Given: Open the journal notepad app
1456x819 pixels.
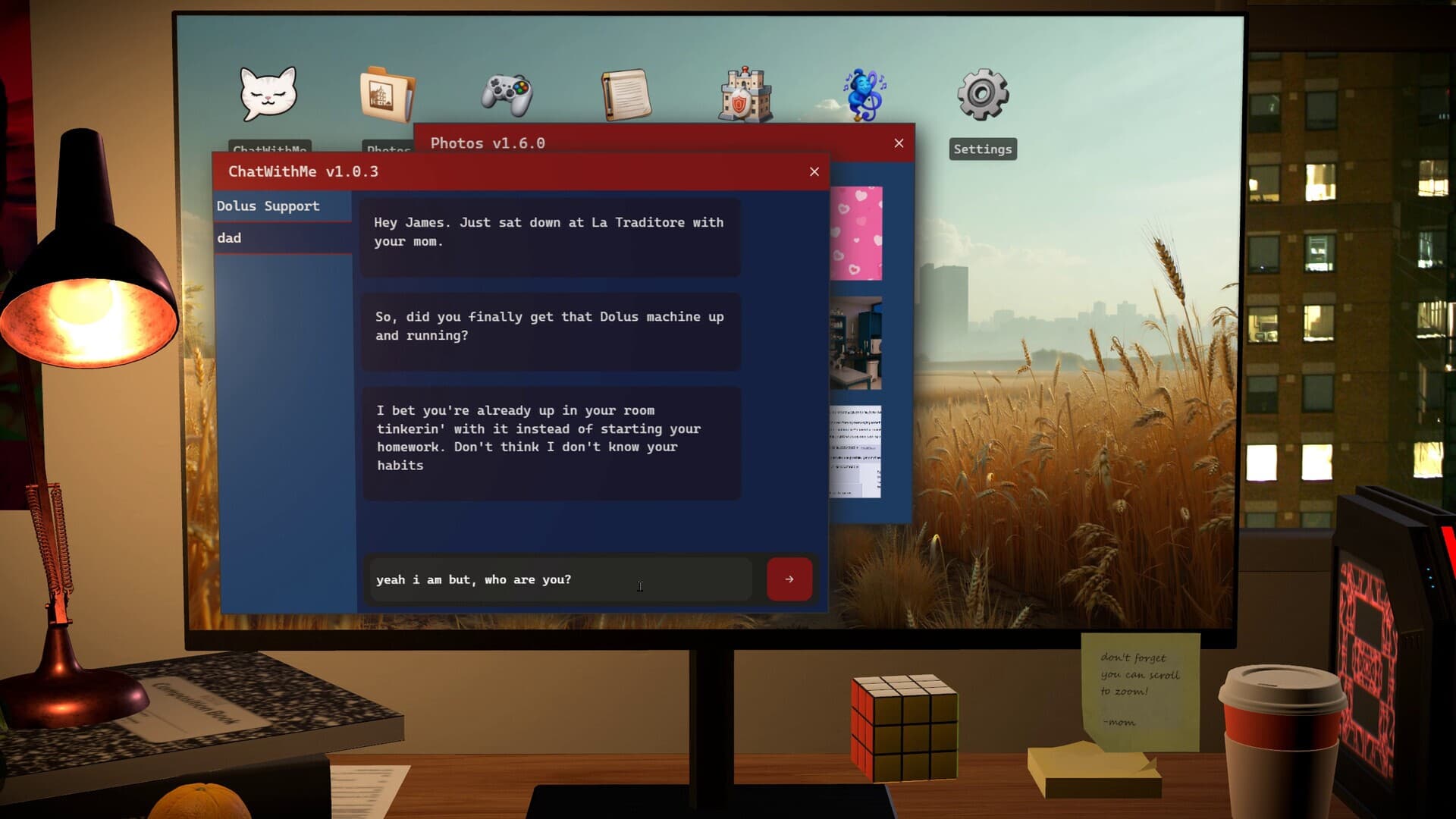Looking at the screenshot, I should 626,93.
